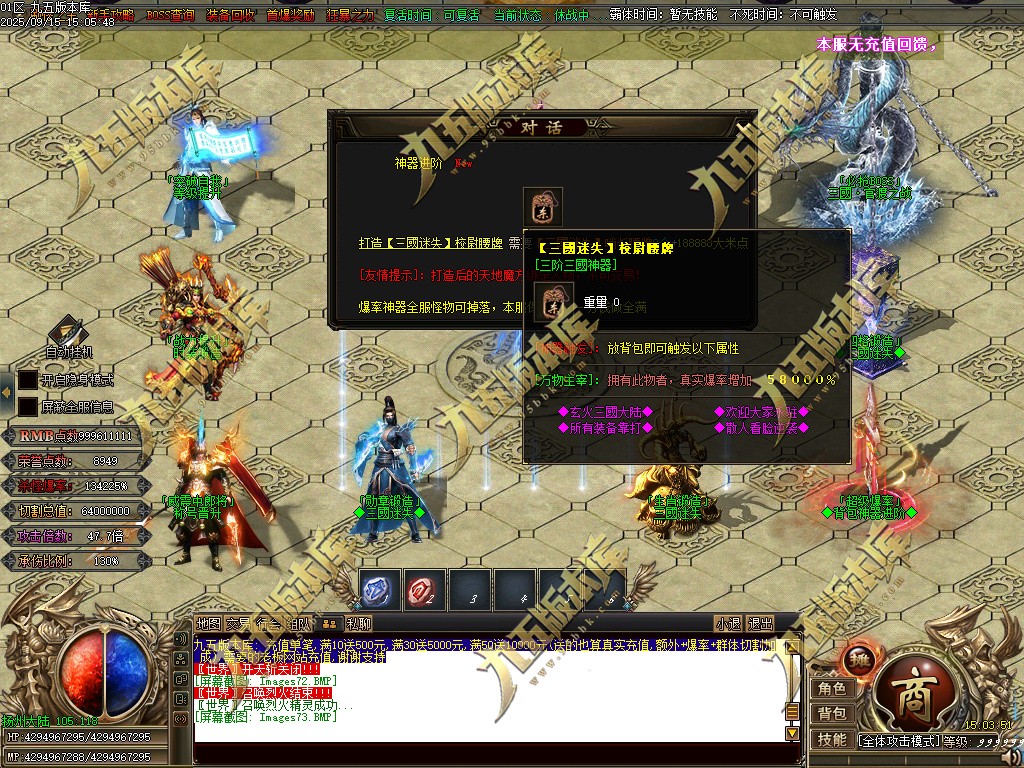Viewport: 1024px width, 768px height.
Task: Use the red gem in hotbar slot 2
Action: coord(425,591)
